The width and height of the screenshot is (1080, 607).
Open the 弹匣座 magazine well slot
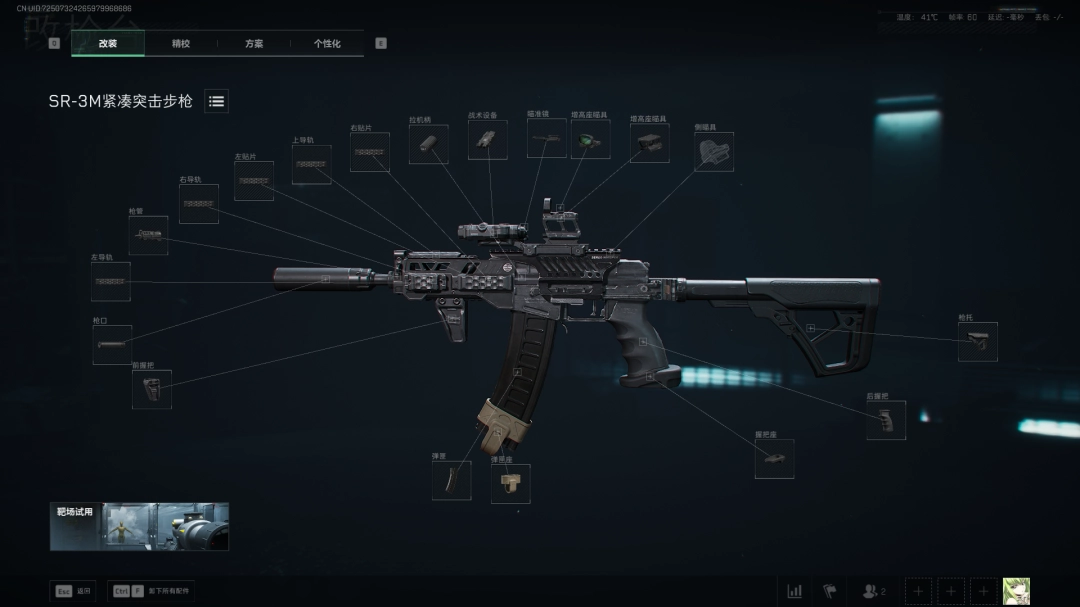510,484
